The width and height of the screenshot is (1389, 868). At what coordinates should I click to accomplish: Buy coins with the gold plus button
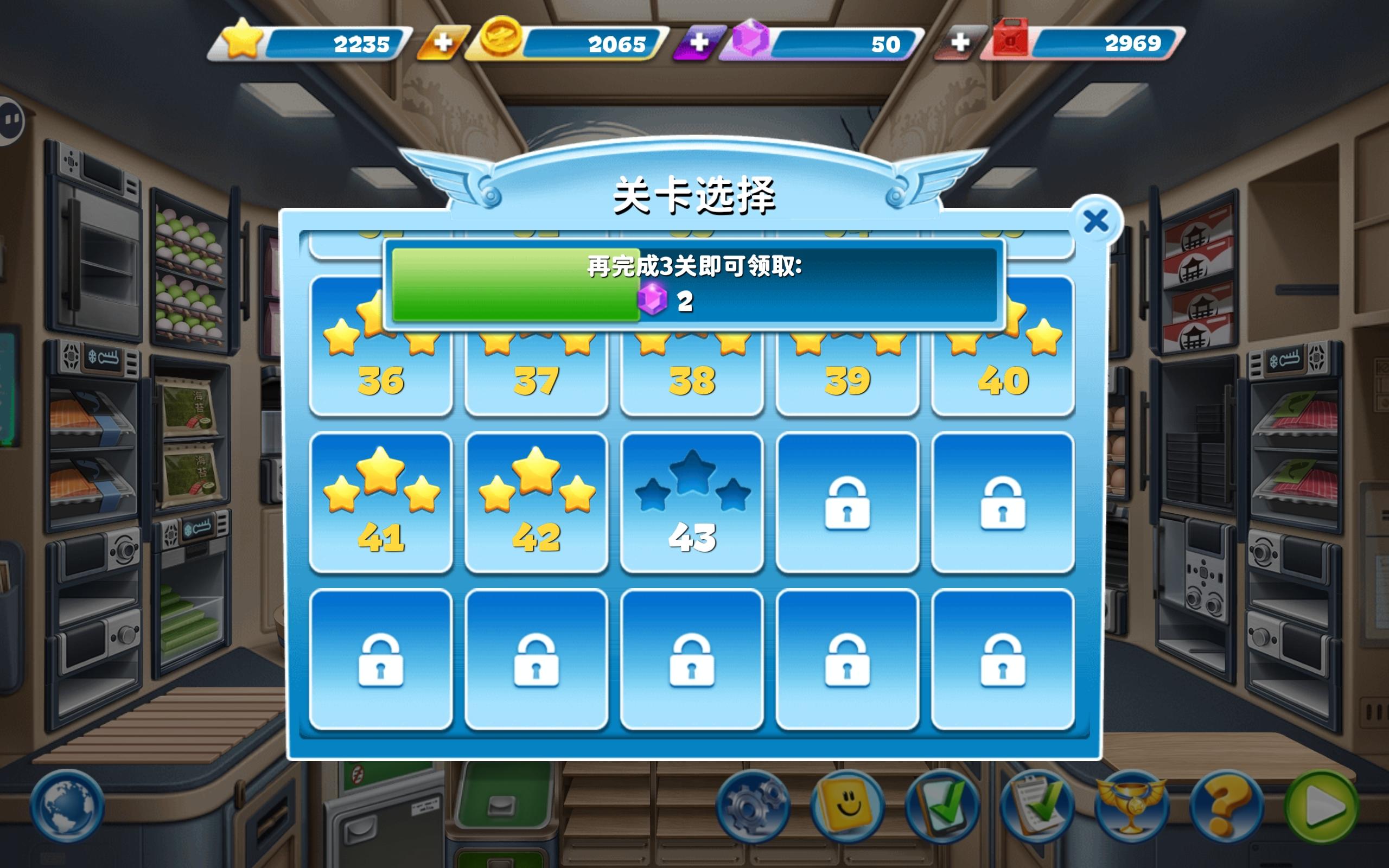[x=445, y=43]
